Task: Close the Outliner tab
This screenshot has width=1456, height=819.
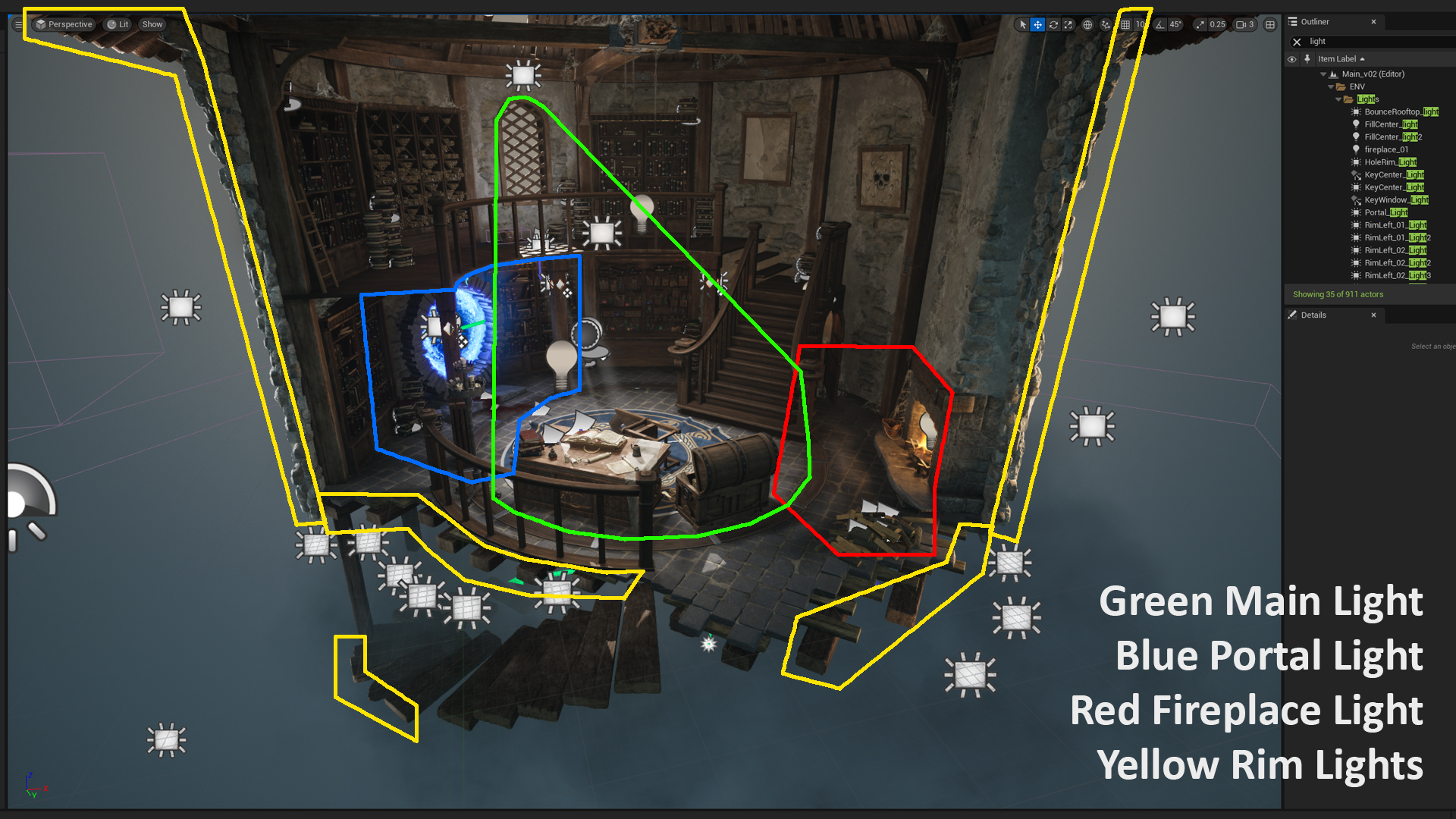Action: [1373, 22]
